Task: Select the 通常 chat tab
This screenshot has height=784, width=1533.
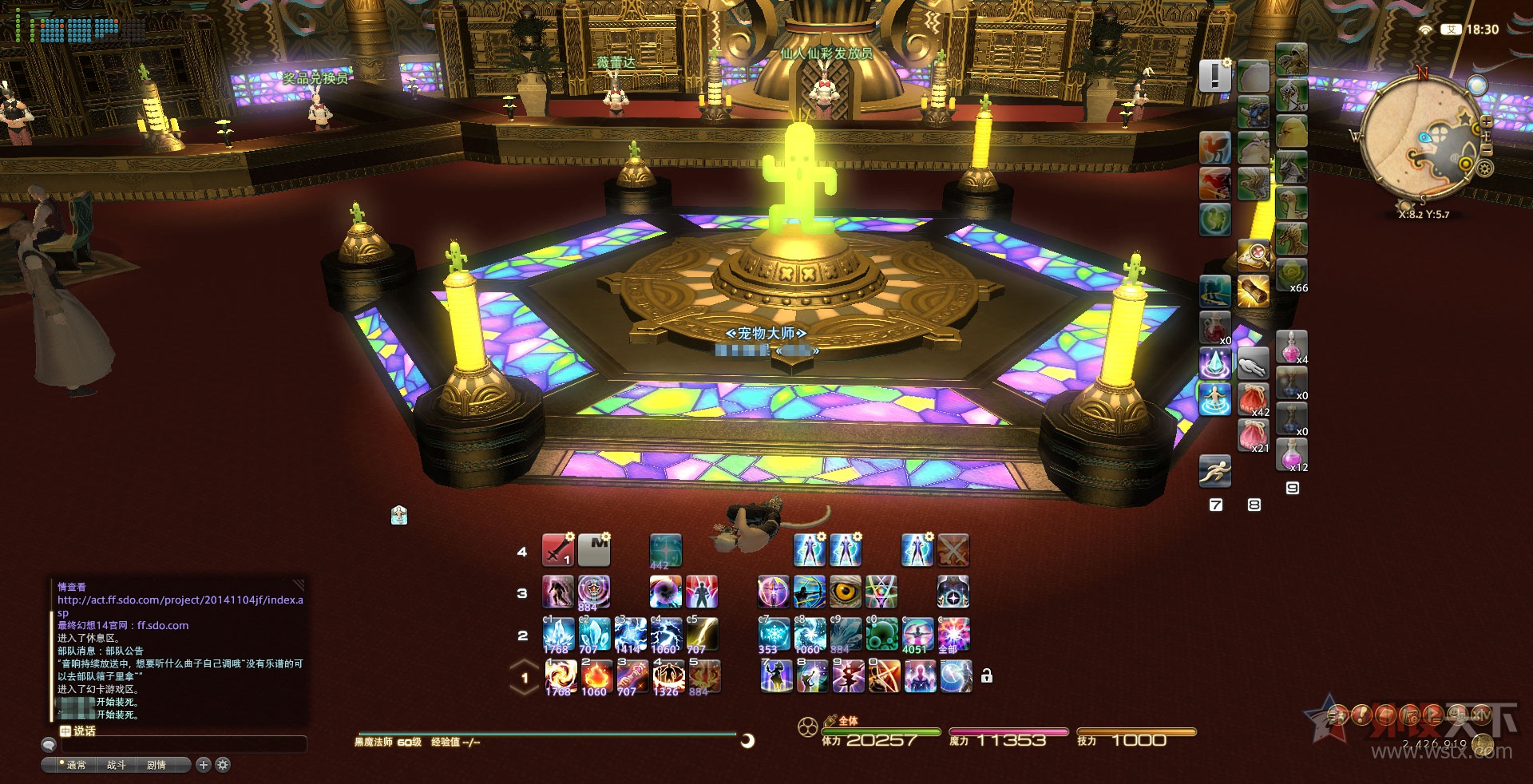Action: click(x=76, y=765)
